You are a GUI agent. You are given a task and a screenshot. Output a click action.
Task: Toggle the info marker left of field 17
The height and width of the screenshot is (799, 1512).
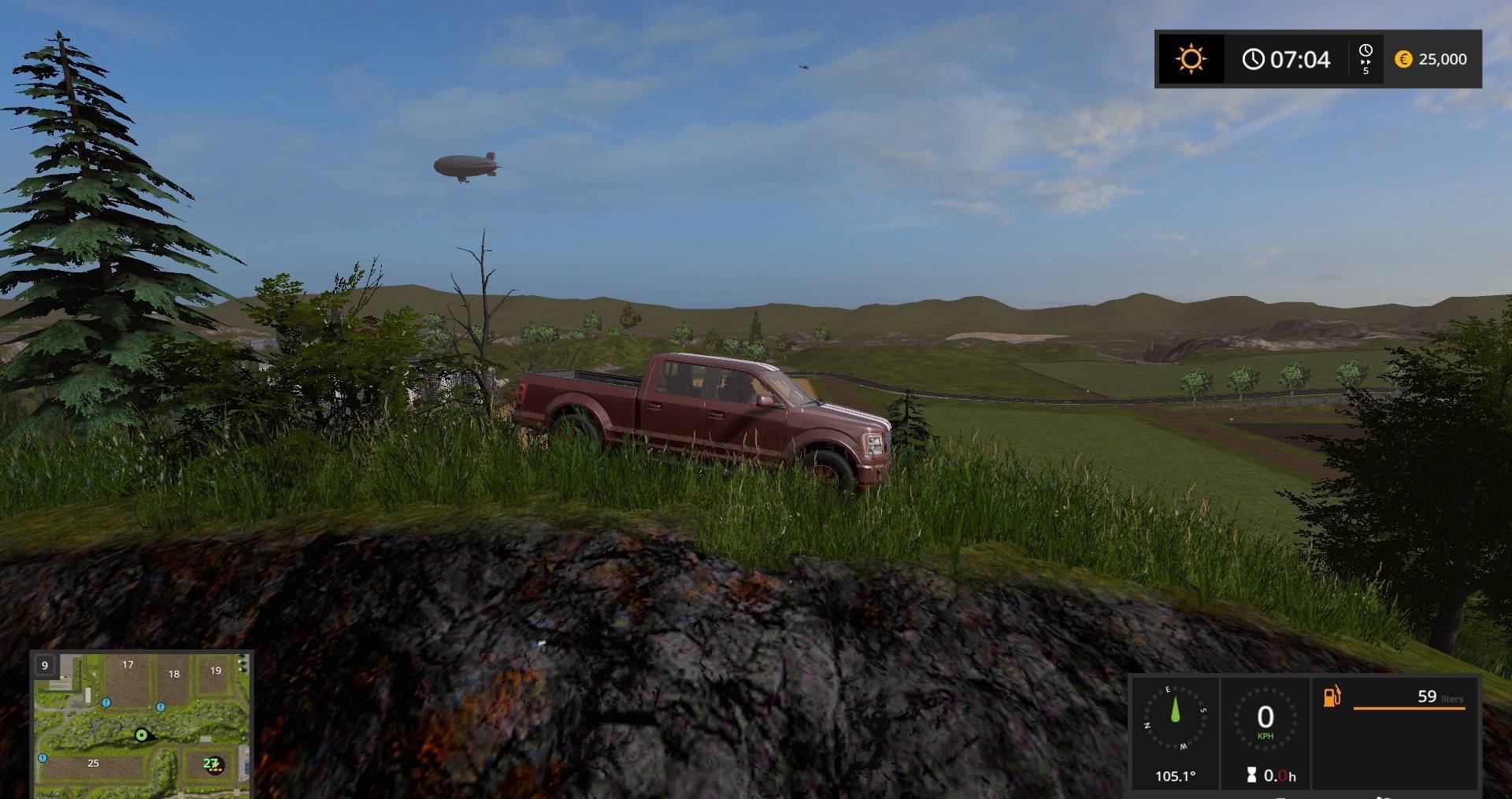[106, 703]
